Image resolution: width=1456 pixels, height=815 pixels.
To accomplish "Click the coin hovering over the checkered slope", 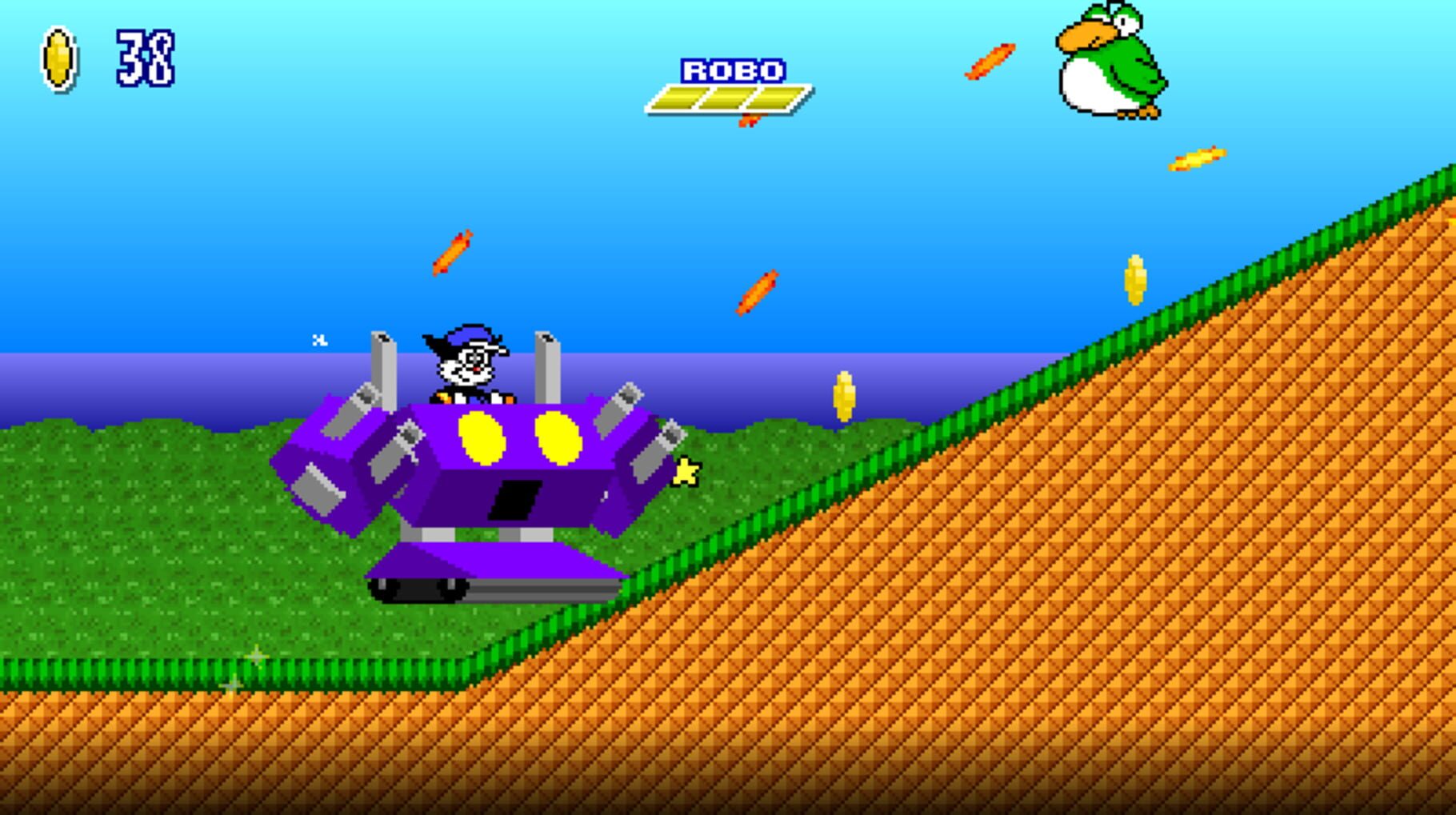I will [x=1135, y=280].
